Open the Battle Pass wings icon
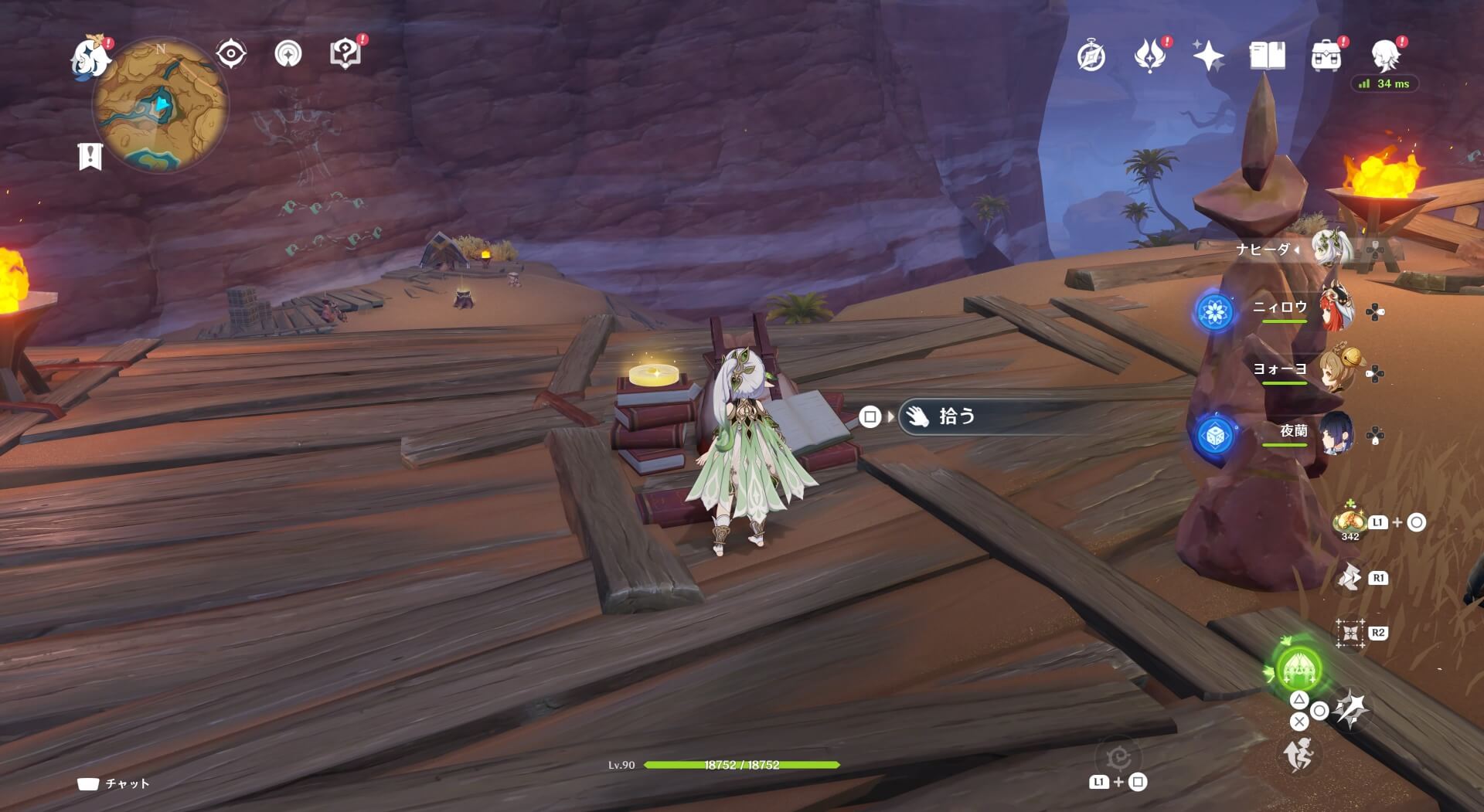Image resolution: width=1484 pixels, height=812 pixels. coord(1151,56)
